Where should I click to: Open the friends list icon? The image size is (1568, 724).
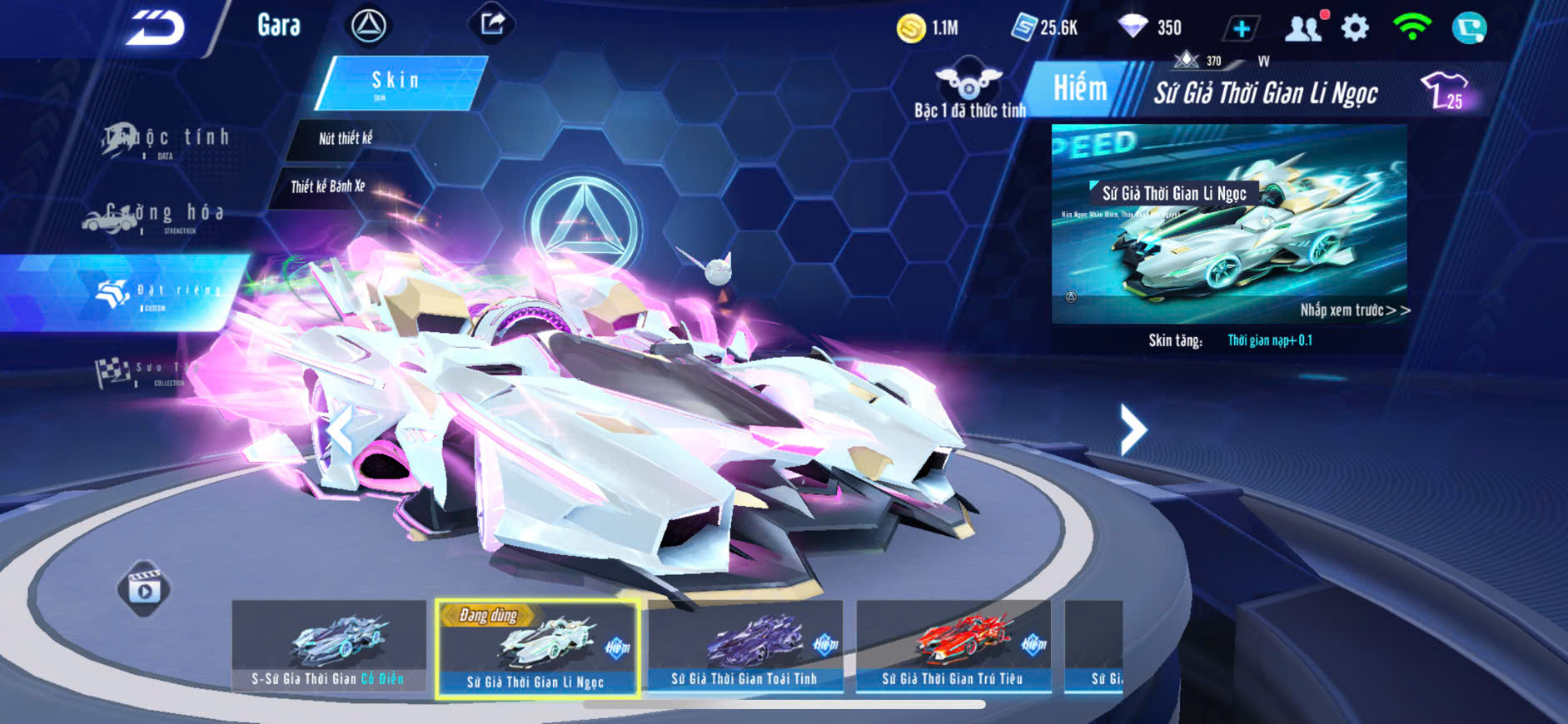coord(1303,29)
